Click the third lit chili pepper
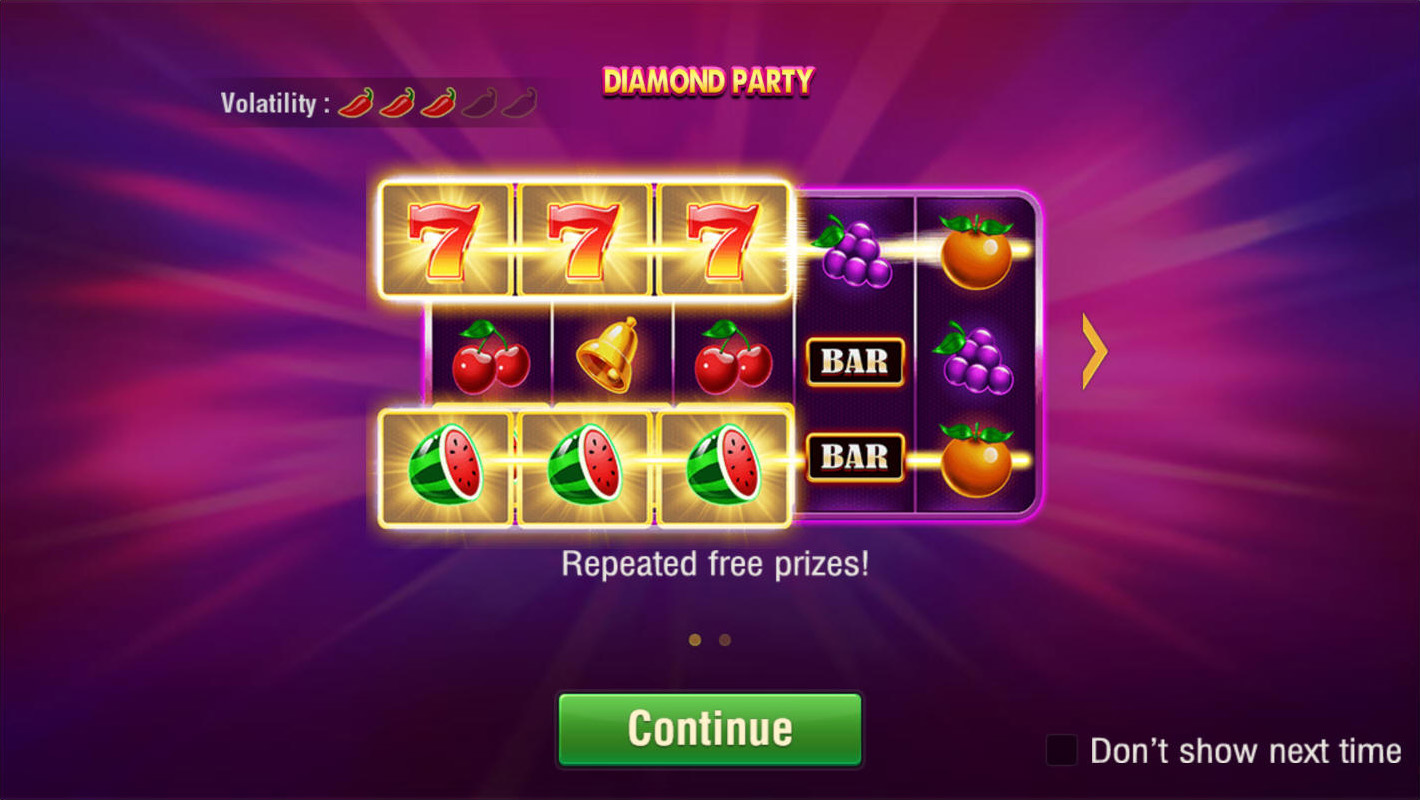The image size is (1420, 800). pyautogui.click(x=436, y=100)
